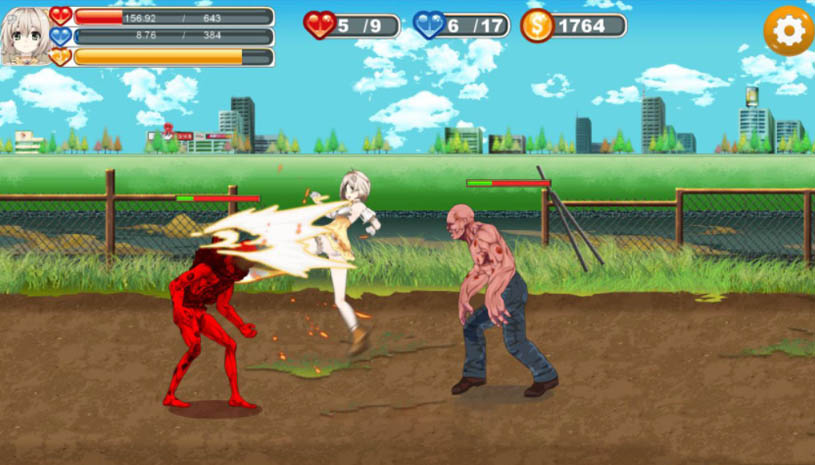
Task: Open settings with the orange gear button
Action: coord(788,31)
